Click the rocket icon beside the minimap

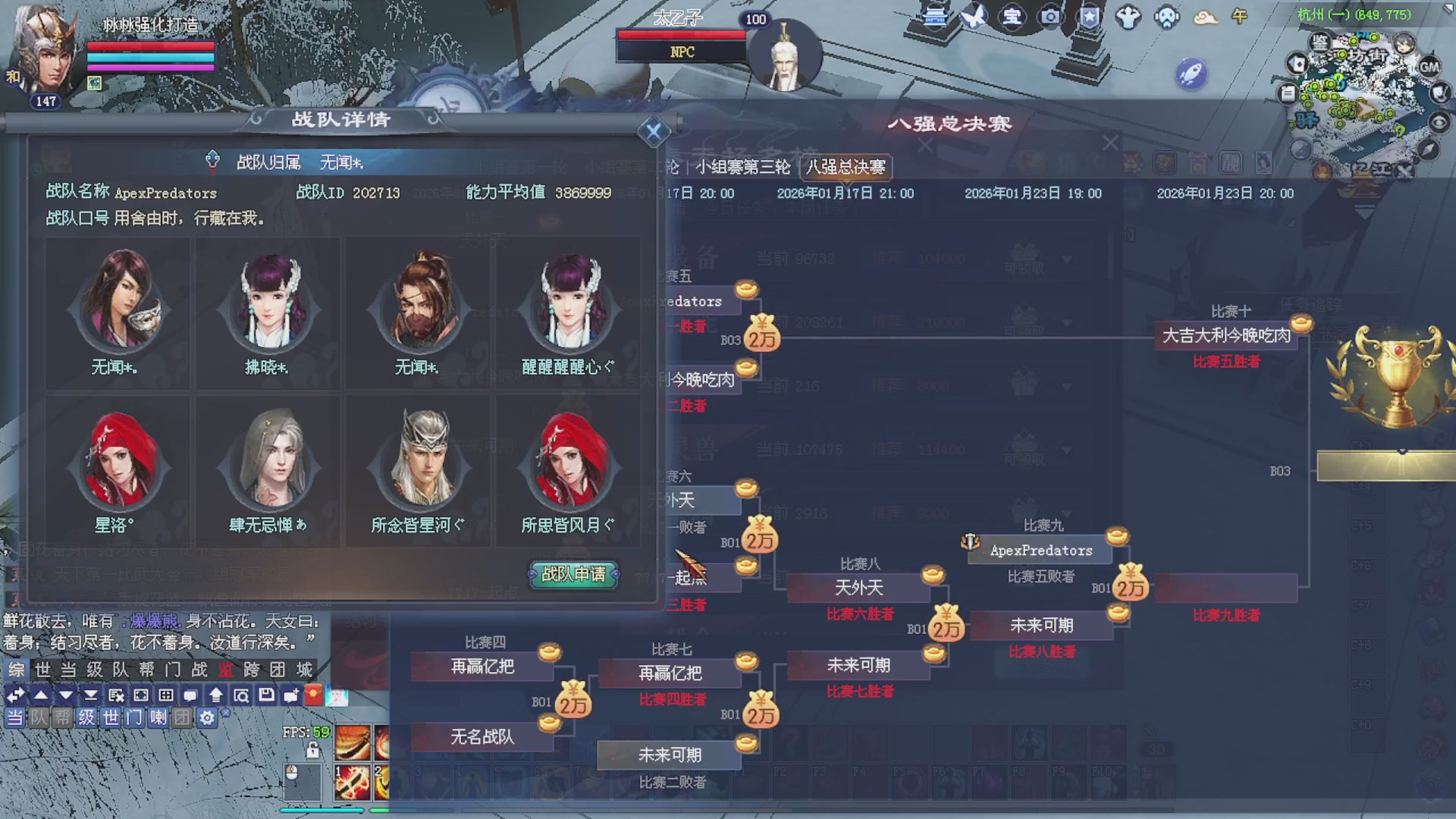(1193, 71)
